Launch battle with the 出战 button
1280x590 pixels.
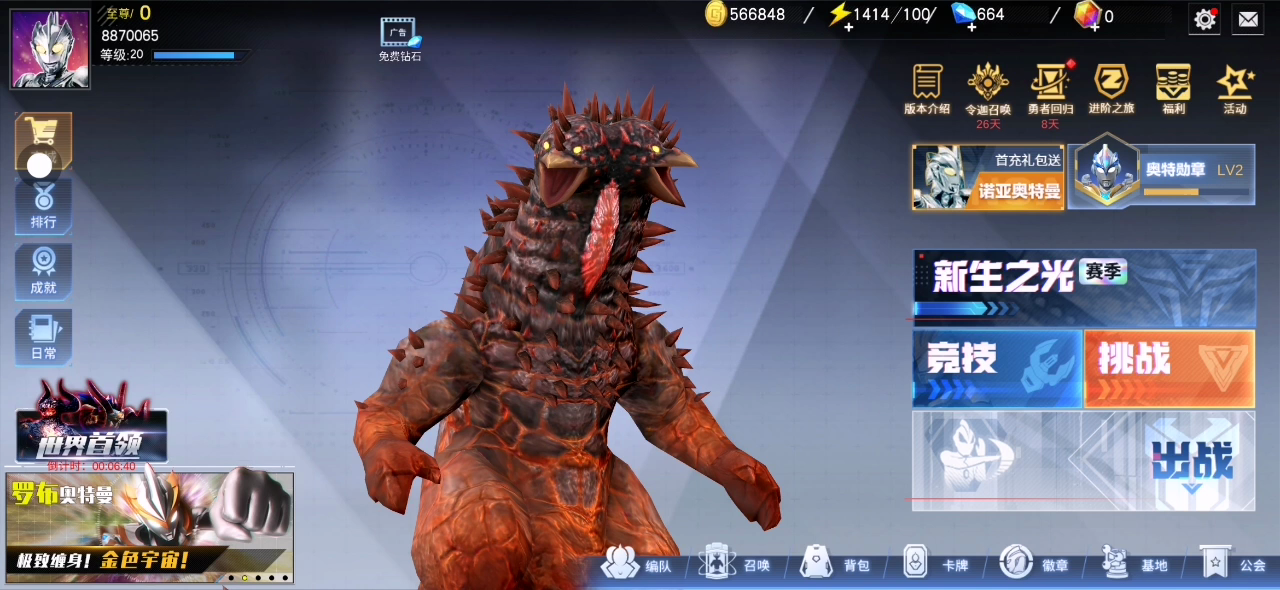pos(1084,461)
